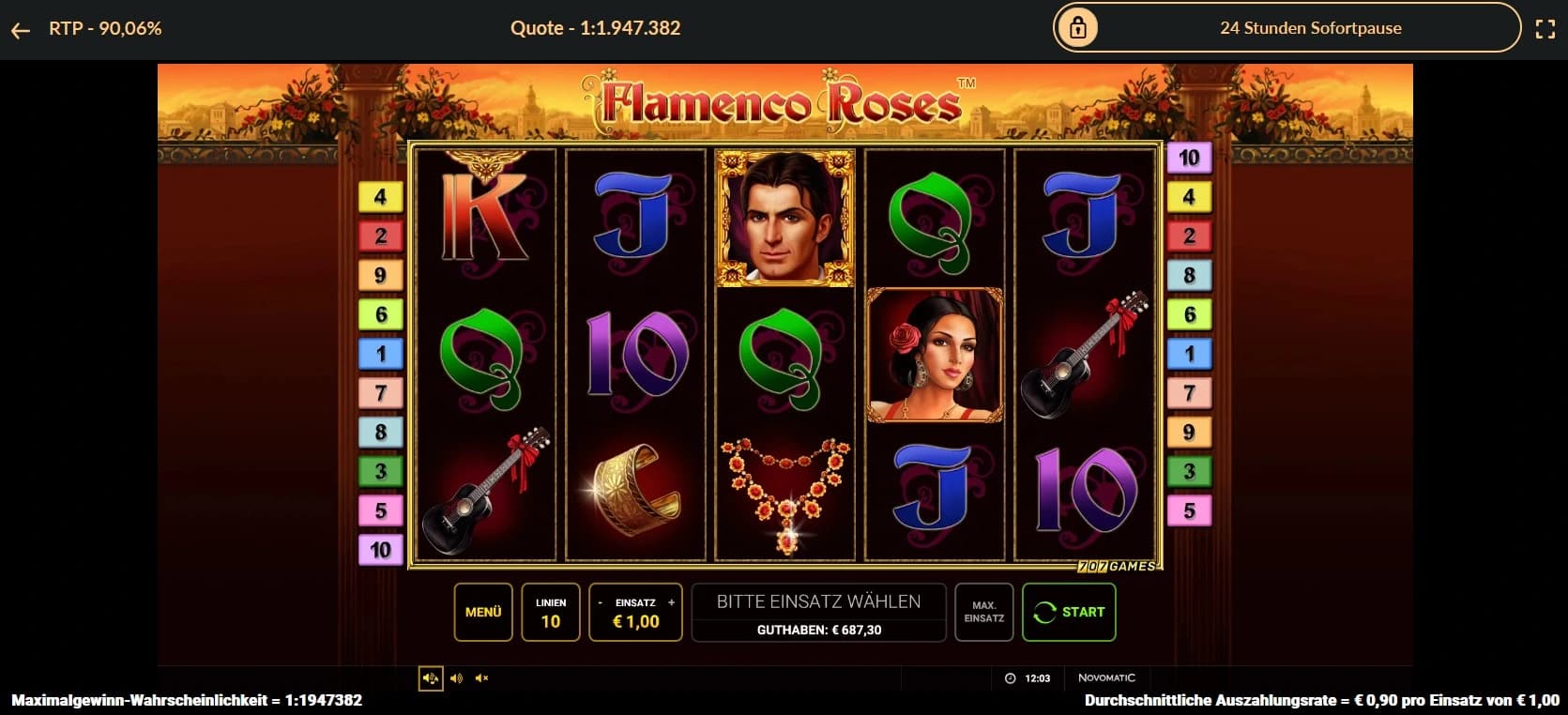This screenshot has height=715, width=1568.
Task: Select the blue payline 1 marker on left
Action: pyautogui.click(x=380, y=354)
